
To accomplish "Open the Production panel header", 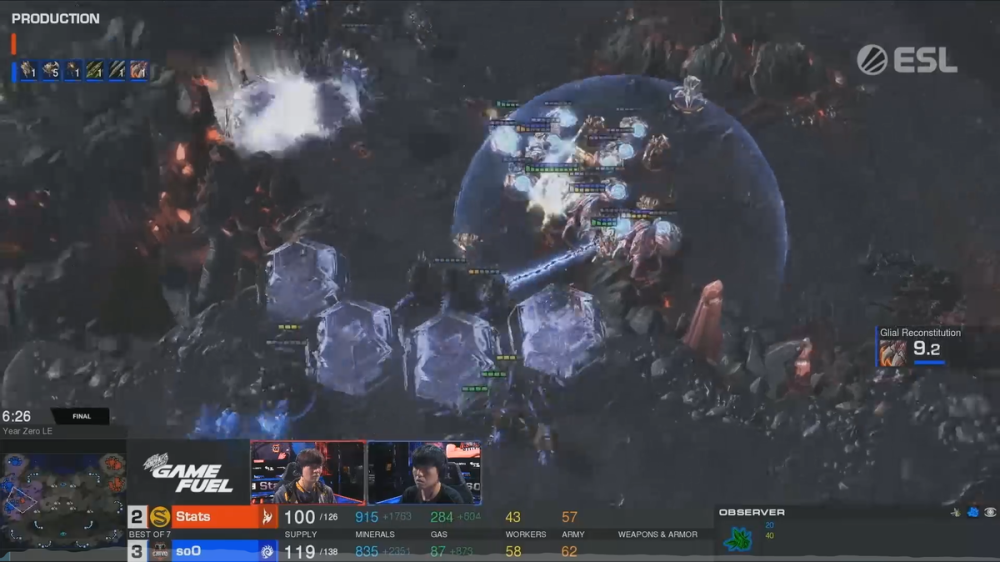I will [x=55, y=18].
